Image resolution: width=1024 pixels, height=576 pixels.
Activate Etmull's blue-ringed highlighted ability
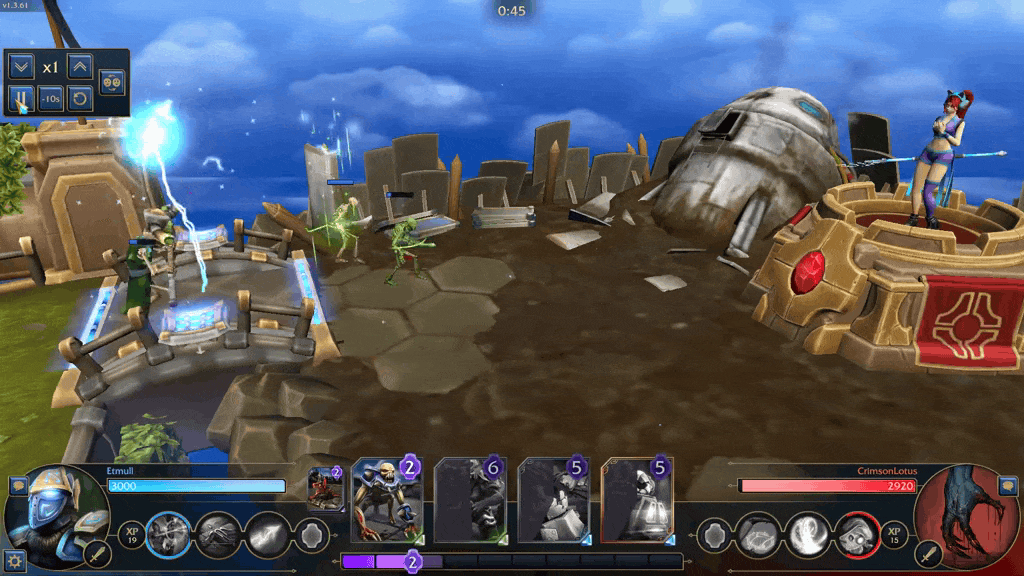click(x=168, y=535)
